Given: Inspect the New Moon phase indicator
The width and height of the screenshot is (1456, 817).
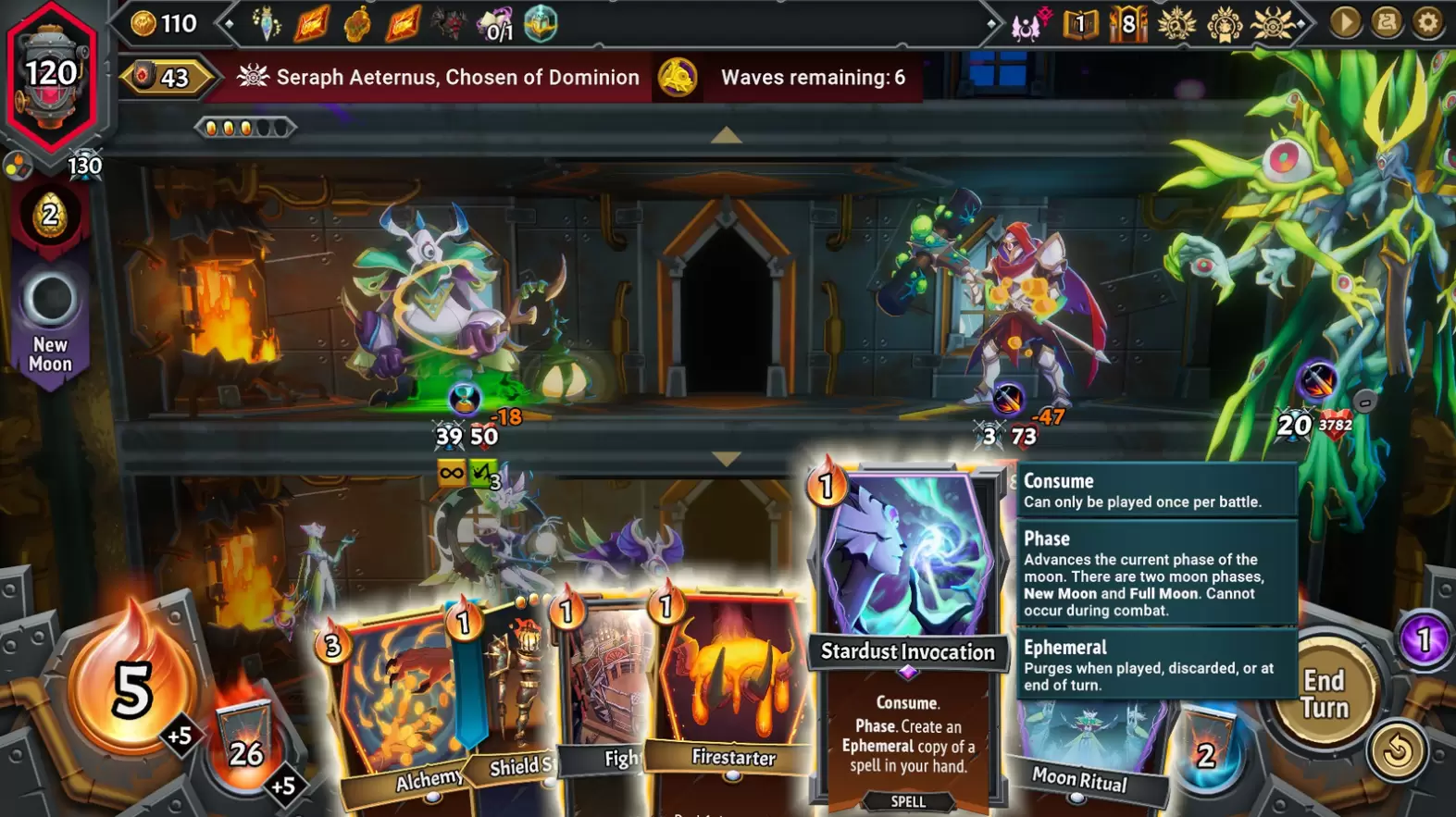Looking at the screenshot, I should pyautogui.click(x=50, y=324).
